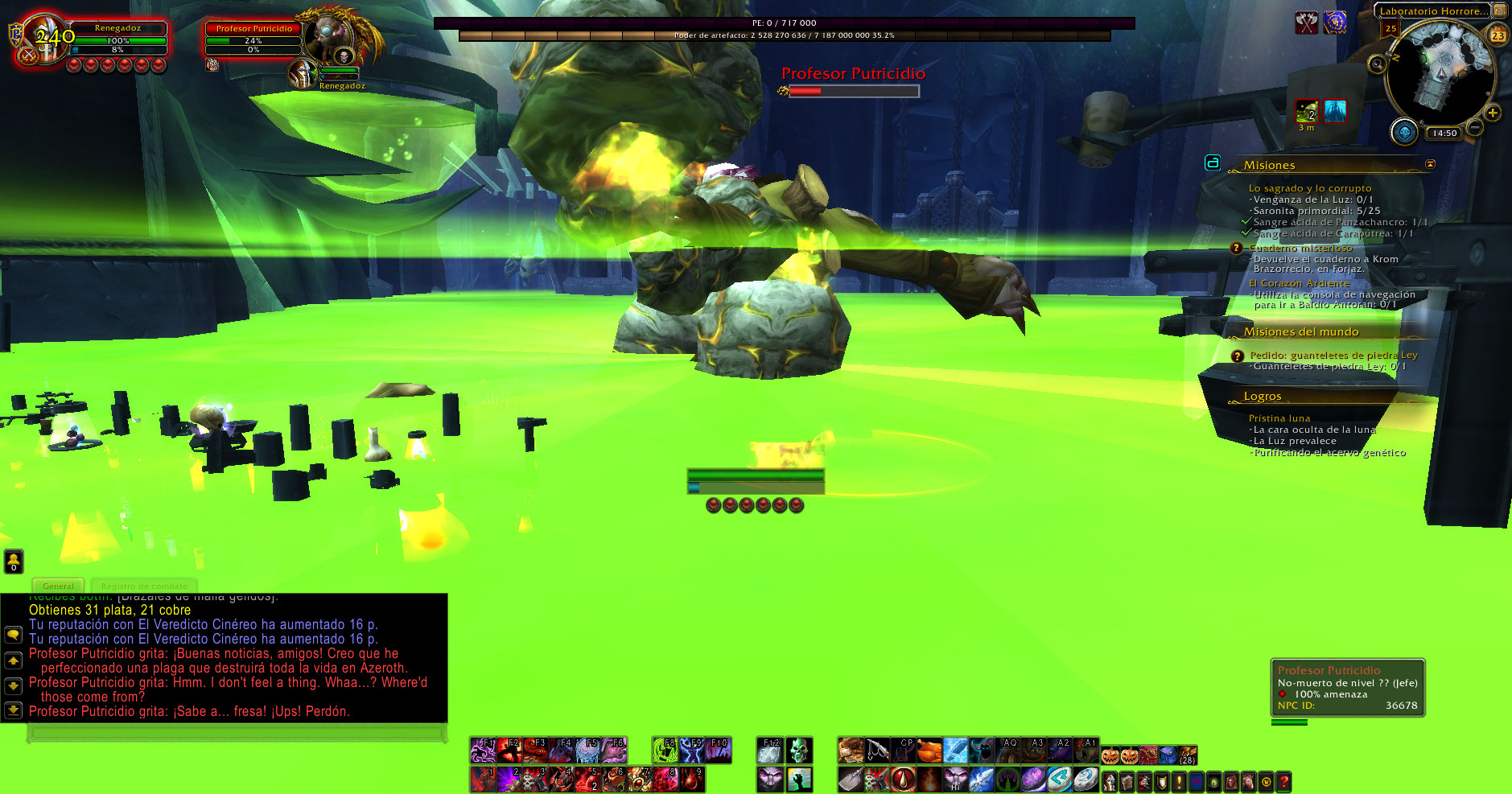Image resolution: width=1512 pixels, height=794 pixels.
Task: Collapse the Misiones objective tracker
Action: tap(1430, 164)
